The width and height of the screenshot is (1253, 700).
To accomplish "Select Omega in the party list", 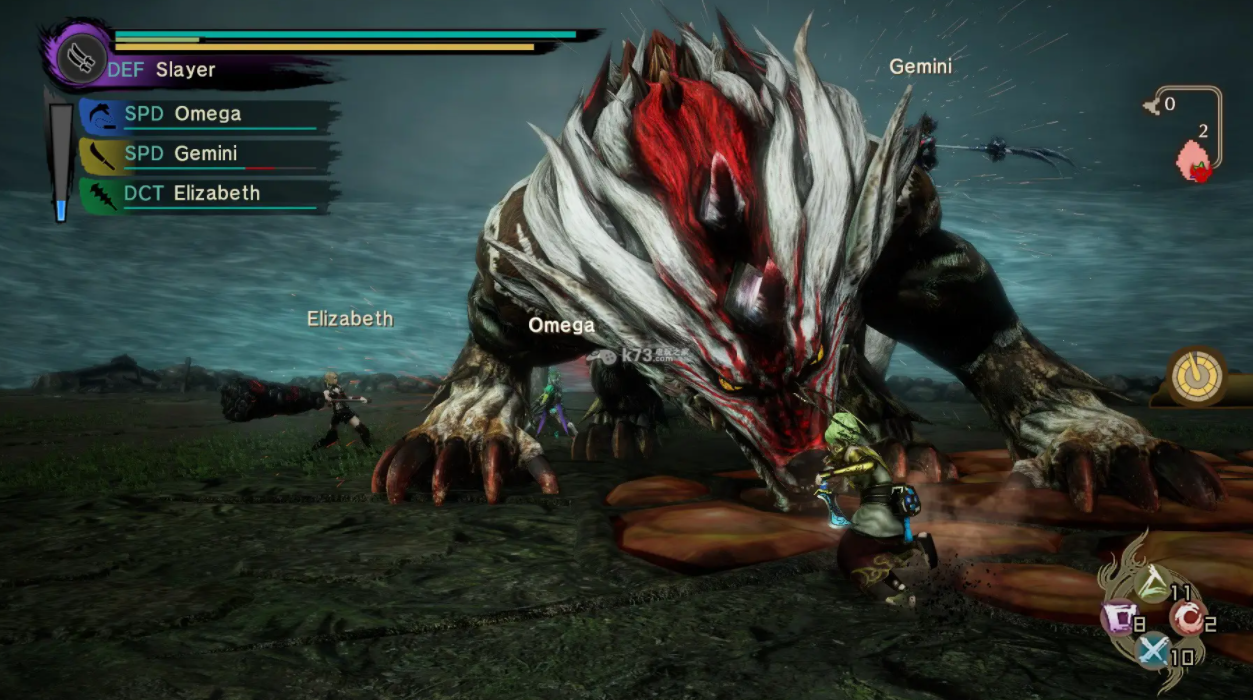I will click(x=206, y=114).
